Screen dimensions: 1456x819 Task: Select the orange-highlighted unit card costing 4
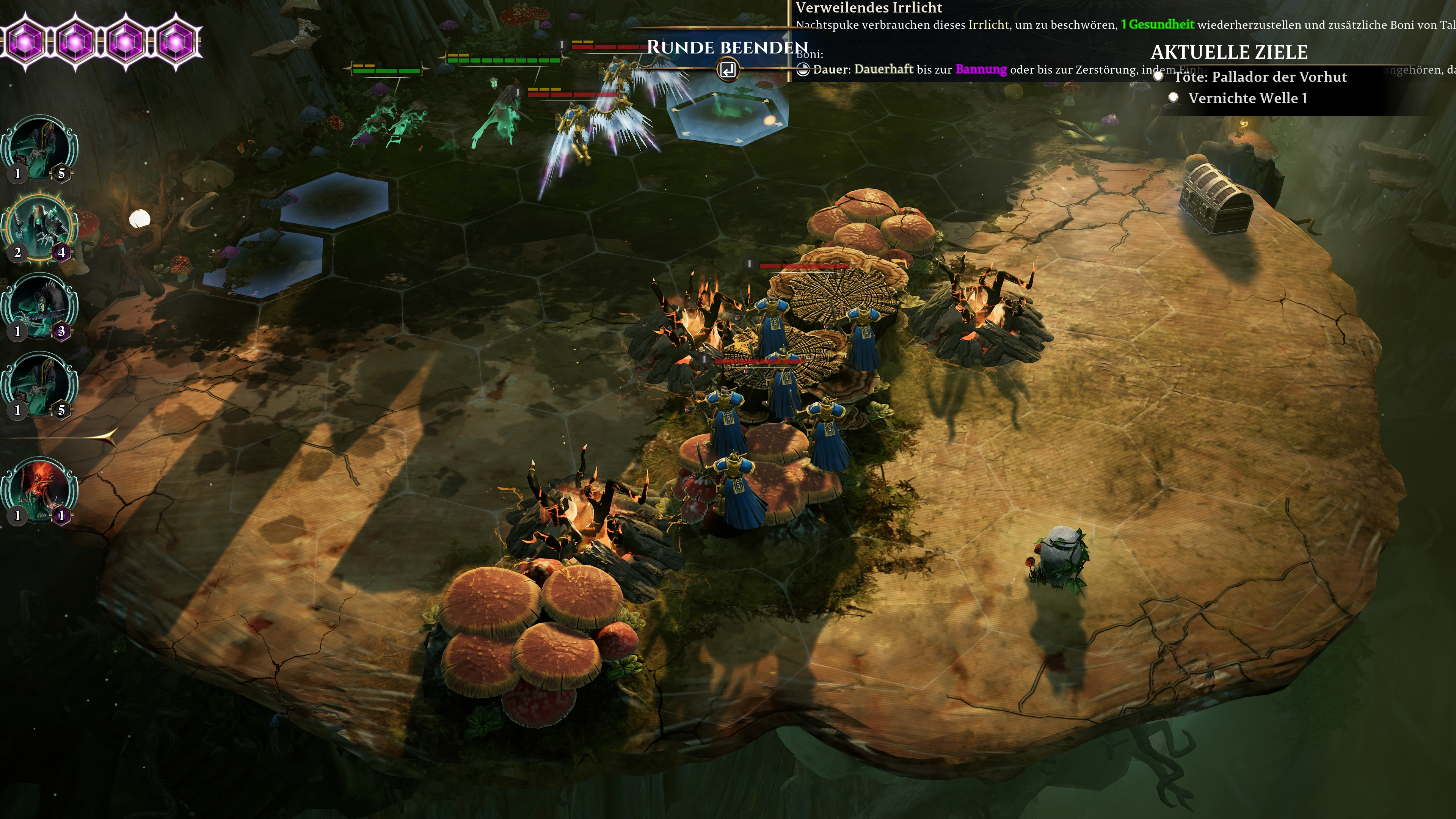[x=39, y=228]
